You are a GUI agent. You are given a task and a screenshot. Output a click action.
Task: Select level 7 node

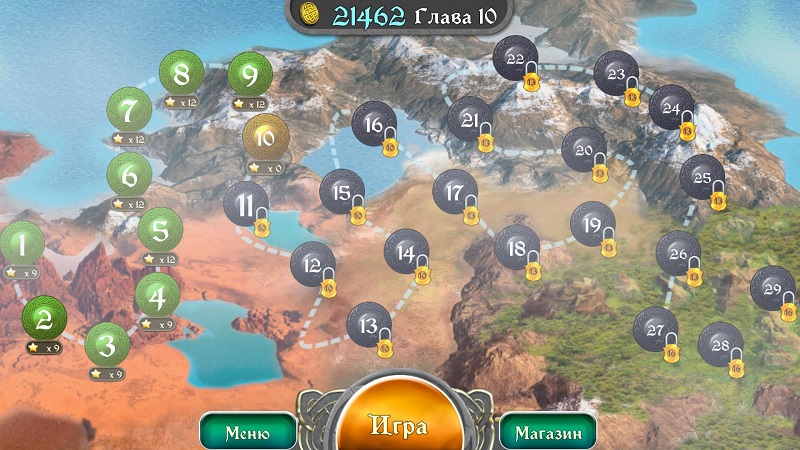click(129, 109)
